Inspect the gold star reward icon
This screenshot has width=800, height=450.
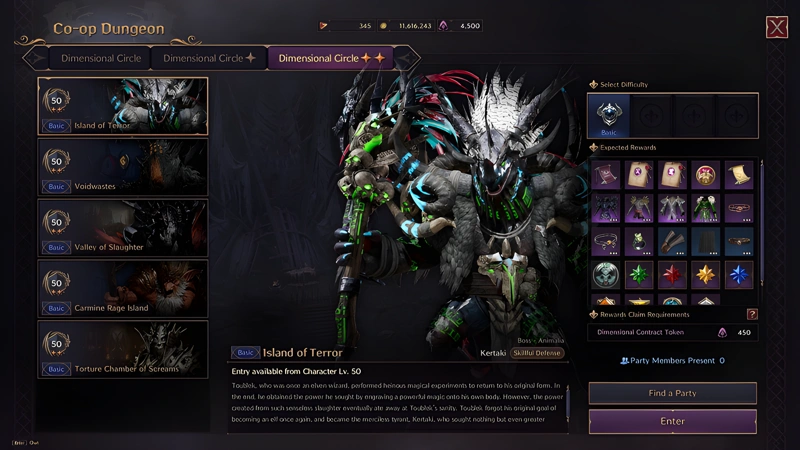click(x=705, y=274)
